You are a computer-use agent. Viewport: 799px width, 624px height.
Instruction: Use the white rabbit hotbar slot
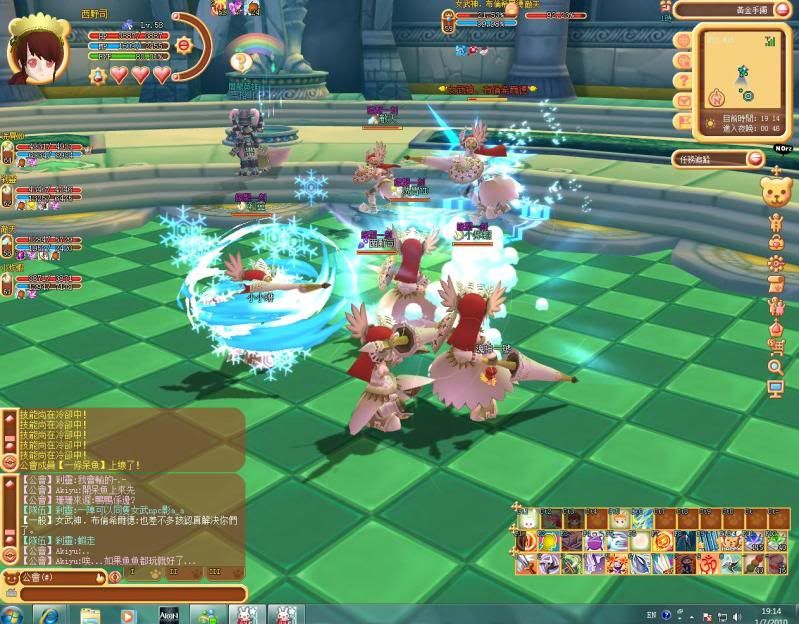524,521
